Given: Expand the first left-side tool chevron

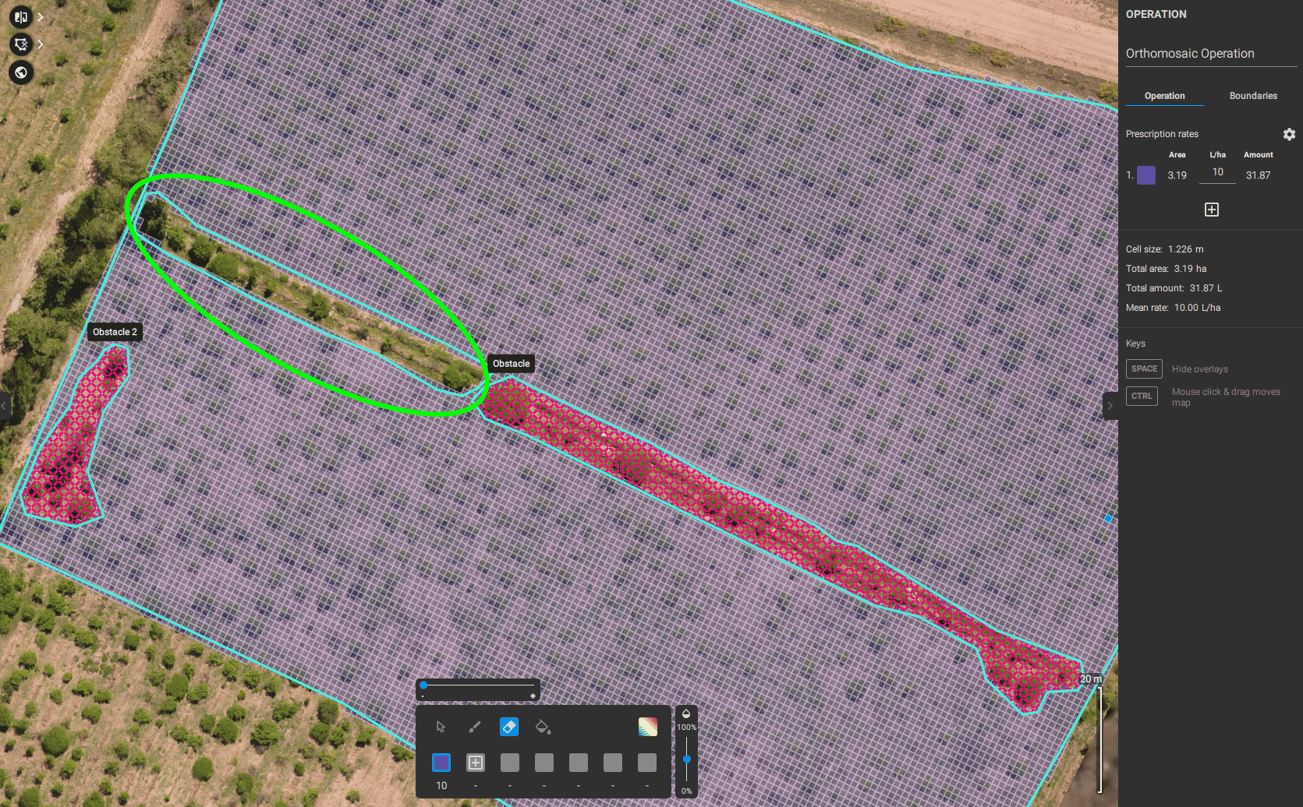Looking at the screenshot, I should pos(39,16).
